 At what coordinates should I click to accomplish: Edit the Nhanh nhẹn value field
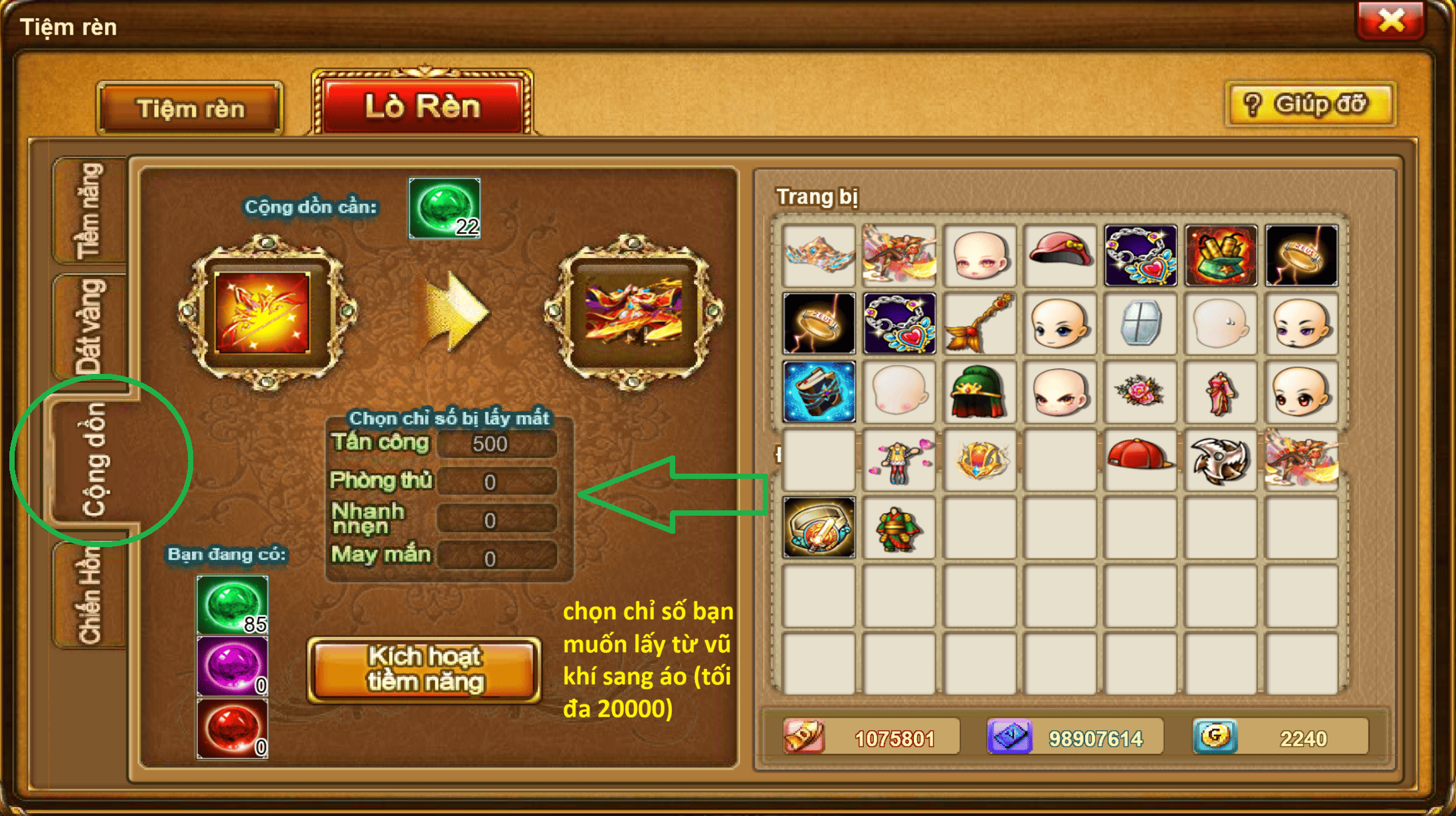(496, 520)
